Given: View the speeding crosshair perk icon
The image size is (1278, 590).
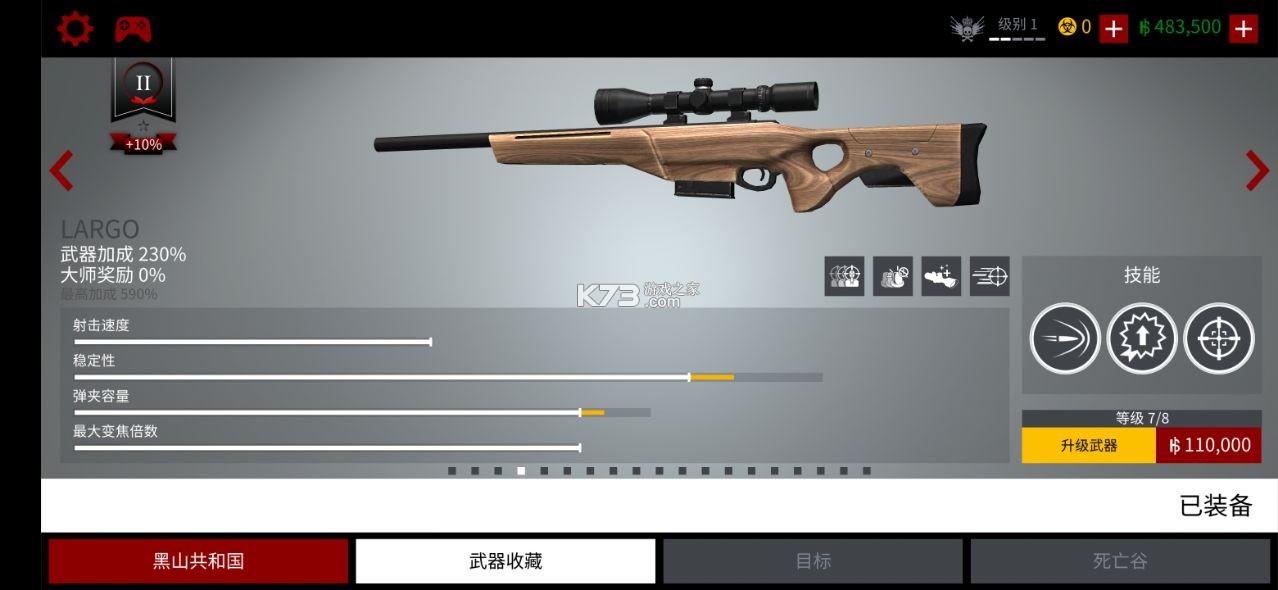Looking at the screenshot, I should [x=989, y=276].
